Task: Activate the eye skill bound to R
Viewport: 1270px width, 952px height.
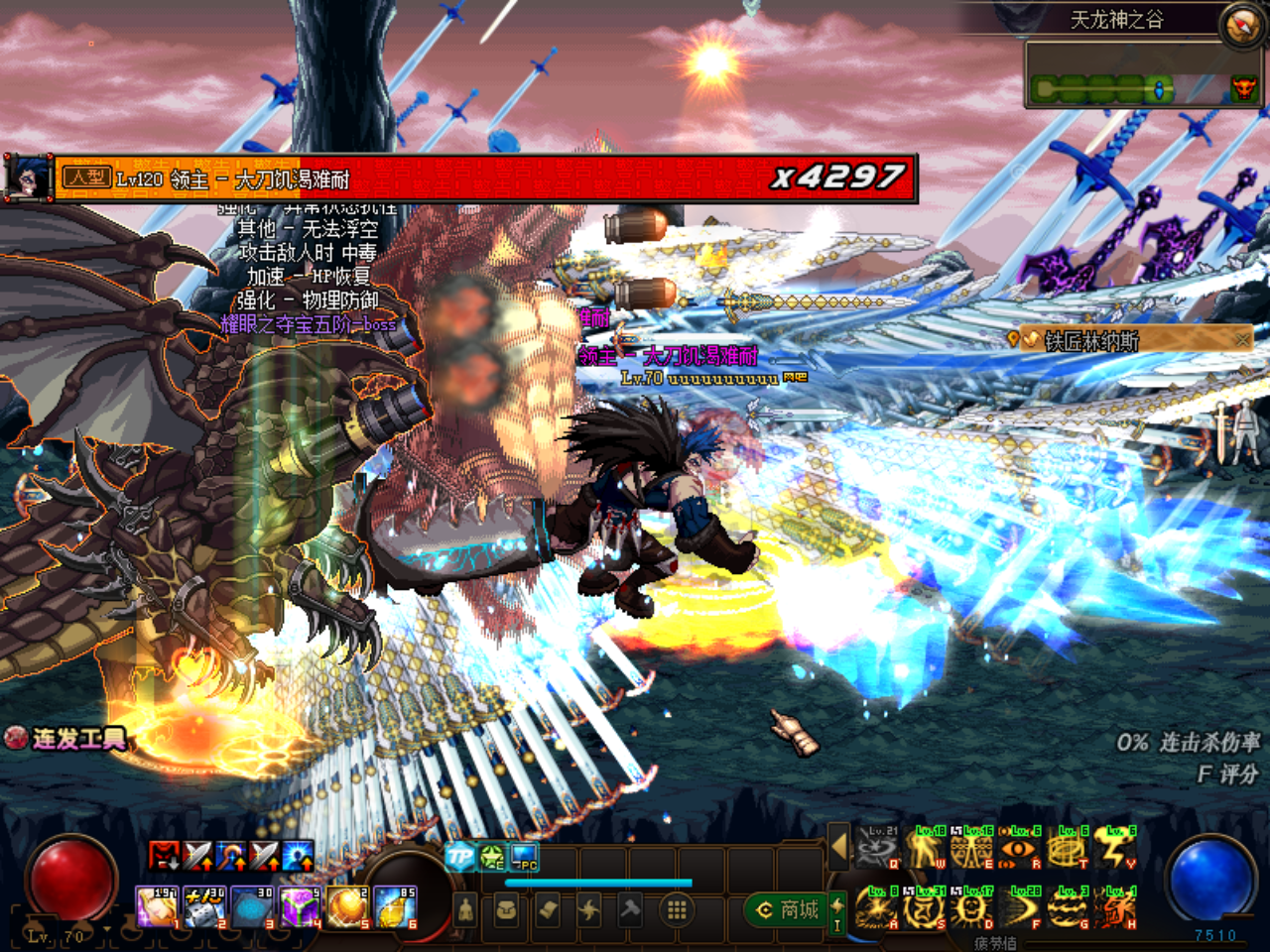Action: 1018,848
